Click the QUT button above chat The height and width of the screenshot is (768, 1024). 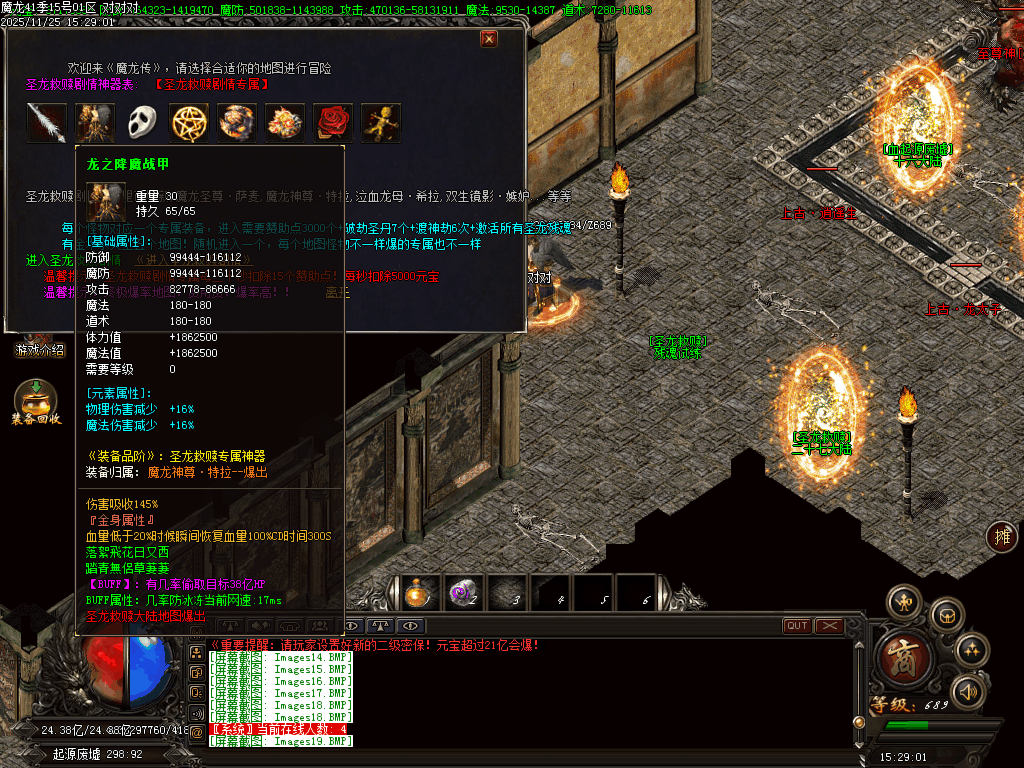click(x=797, y=626)
